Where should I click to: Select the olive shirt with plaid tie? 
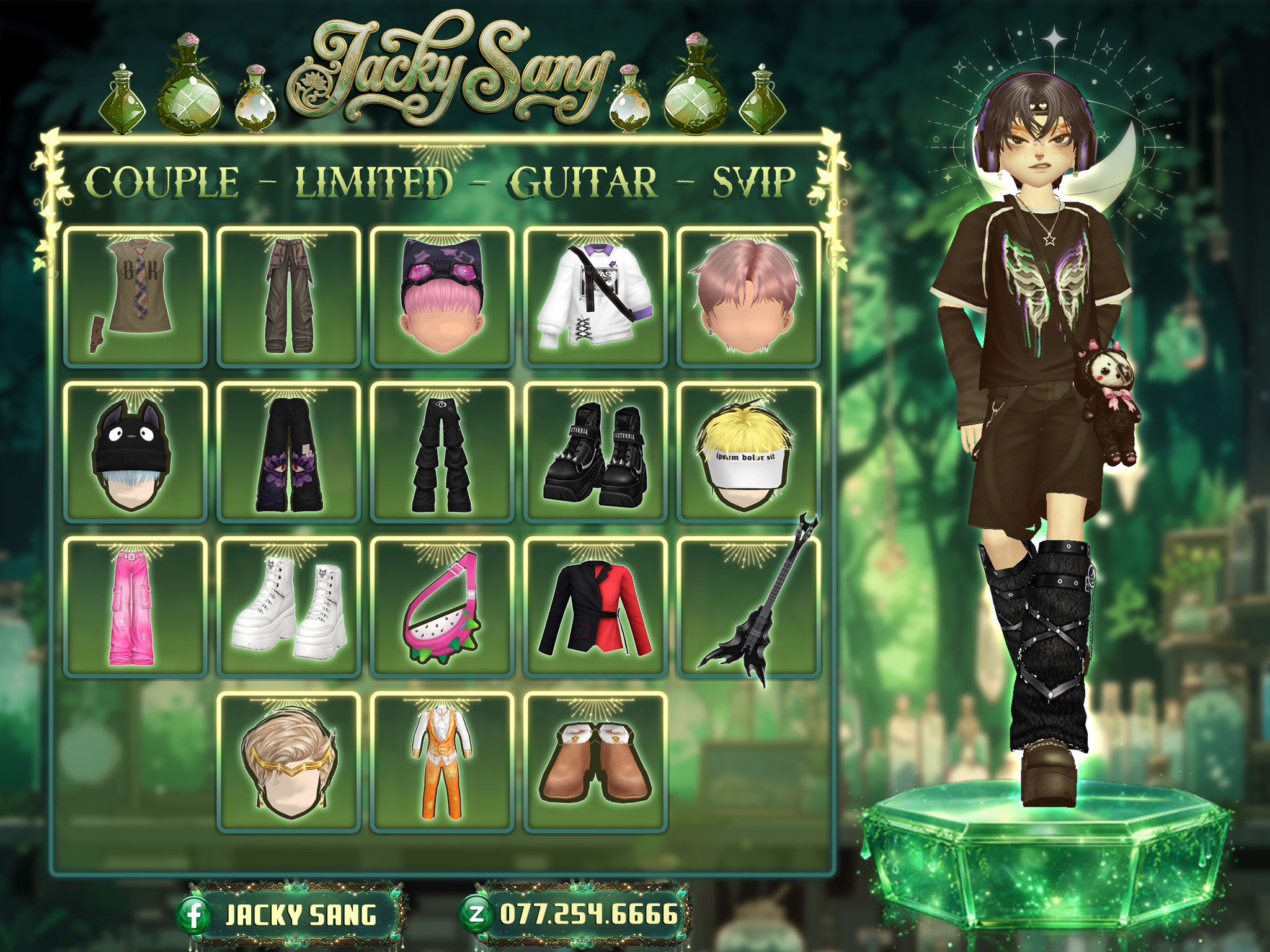pyautogui.click(x=135, y=297)
